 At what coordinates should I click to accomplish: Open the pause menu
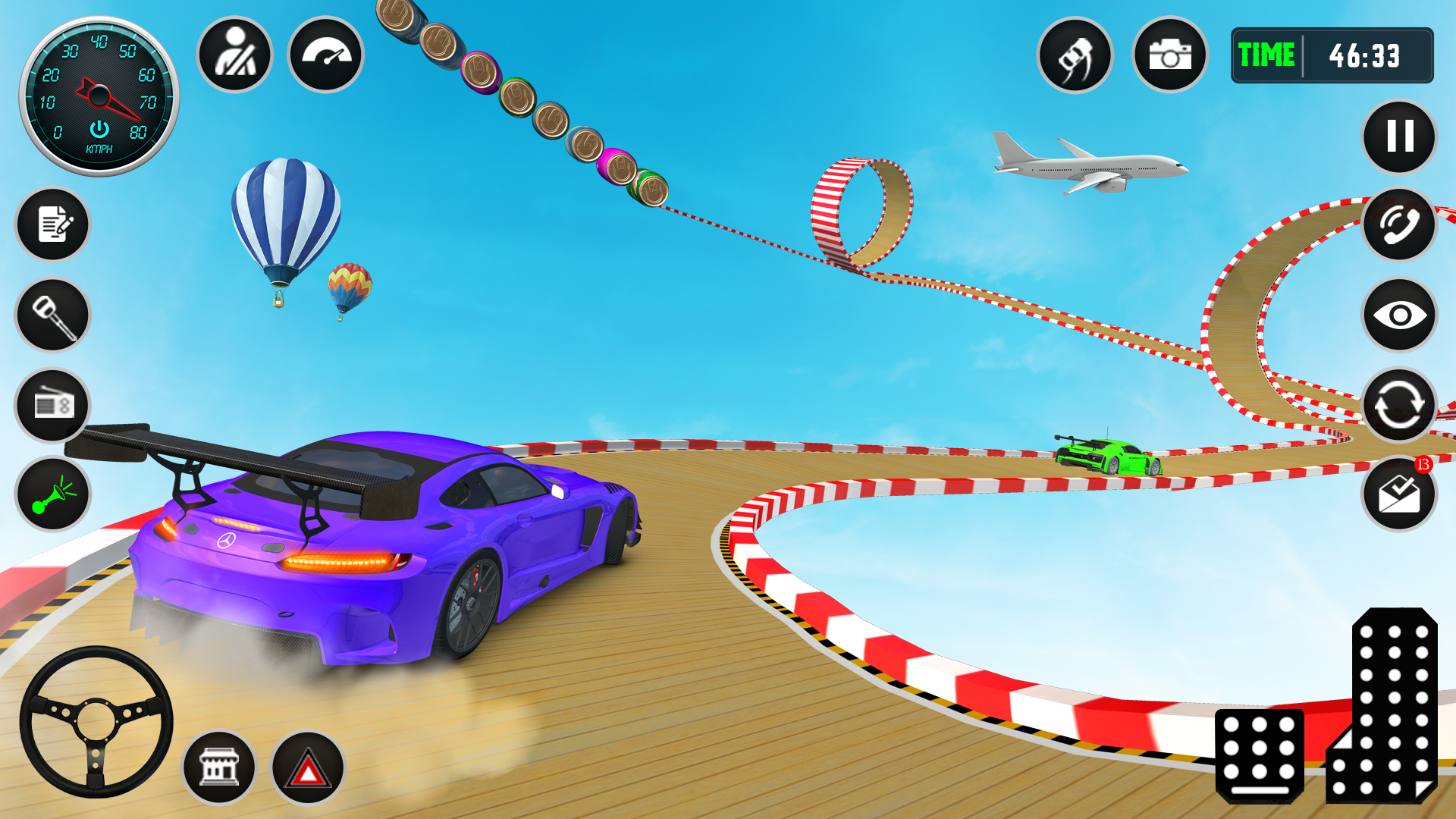1398,136
